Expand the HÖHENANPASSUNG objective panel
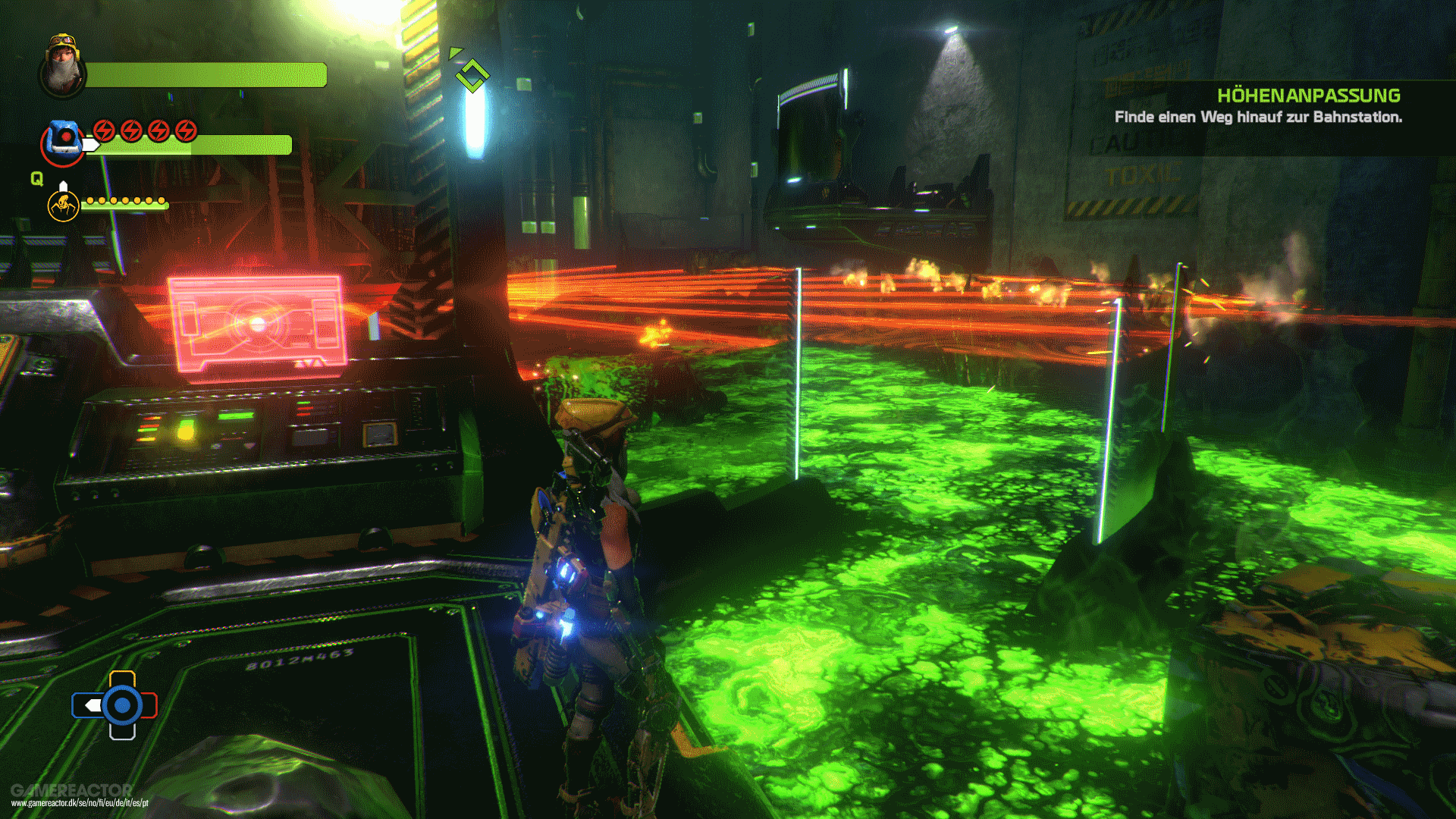 point(1310,96)
